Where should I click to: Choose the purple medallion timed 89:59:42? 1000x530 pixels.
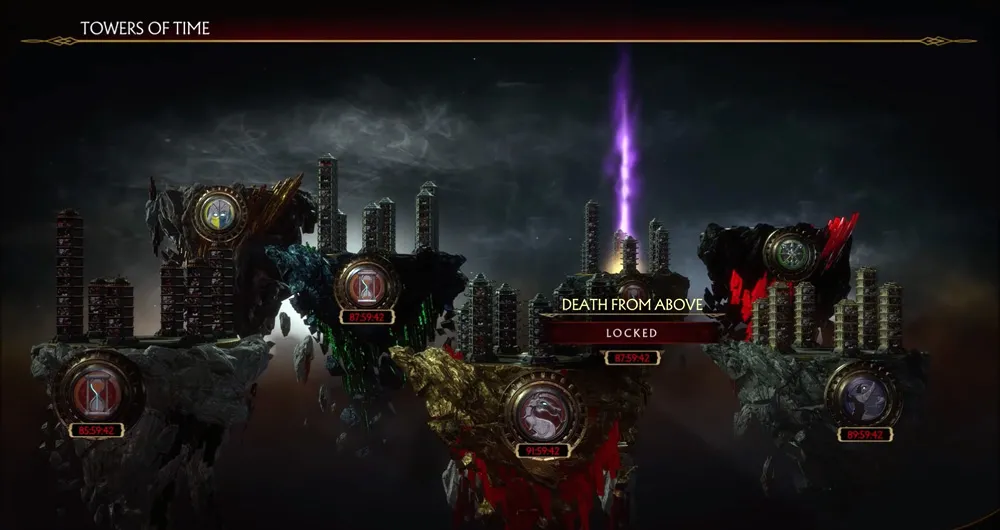tap(865, 396)
